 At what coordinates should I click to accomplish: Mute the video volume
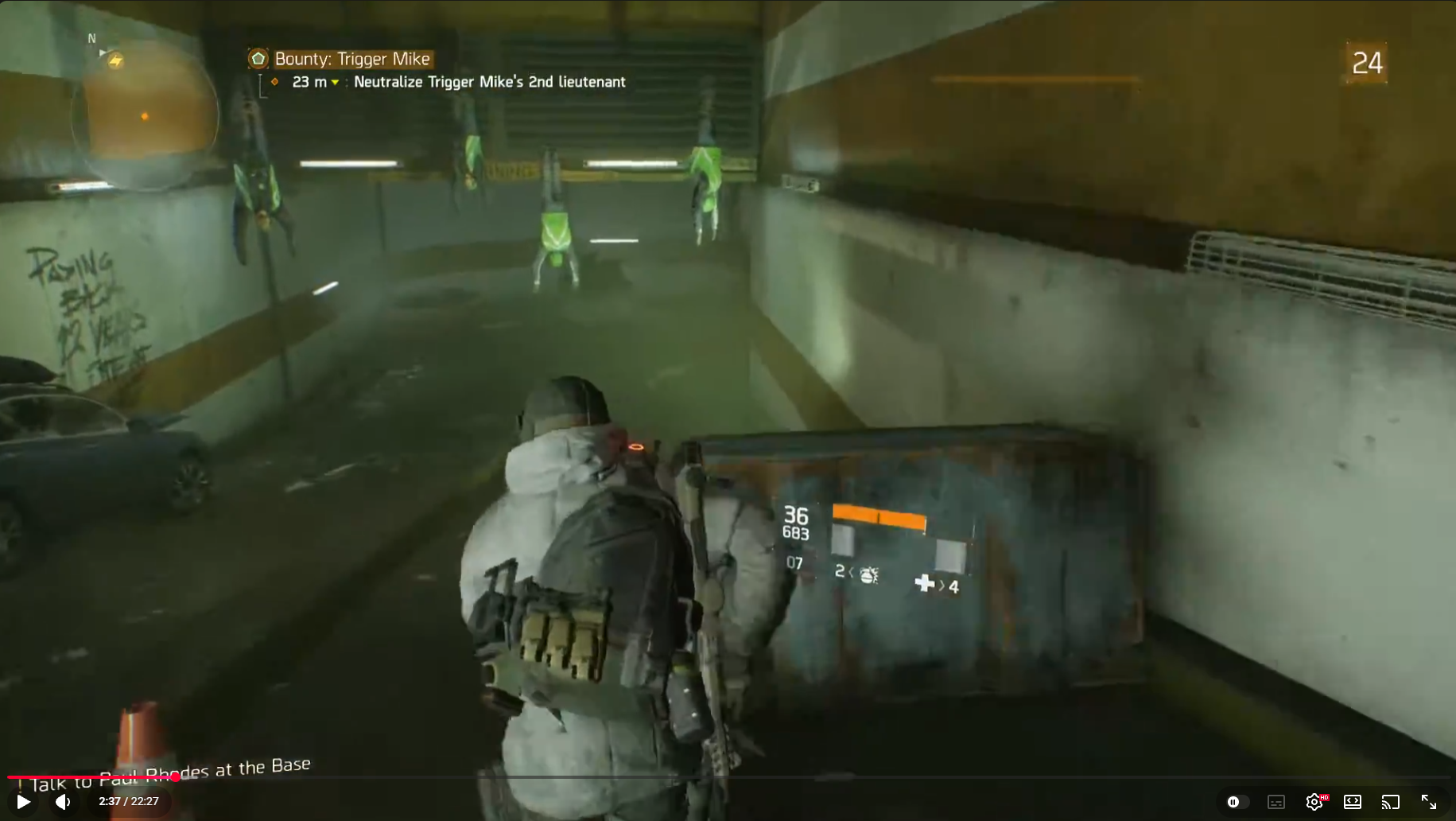63,802
